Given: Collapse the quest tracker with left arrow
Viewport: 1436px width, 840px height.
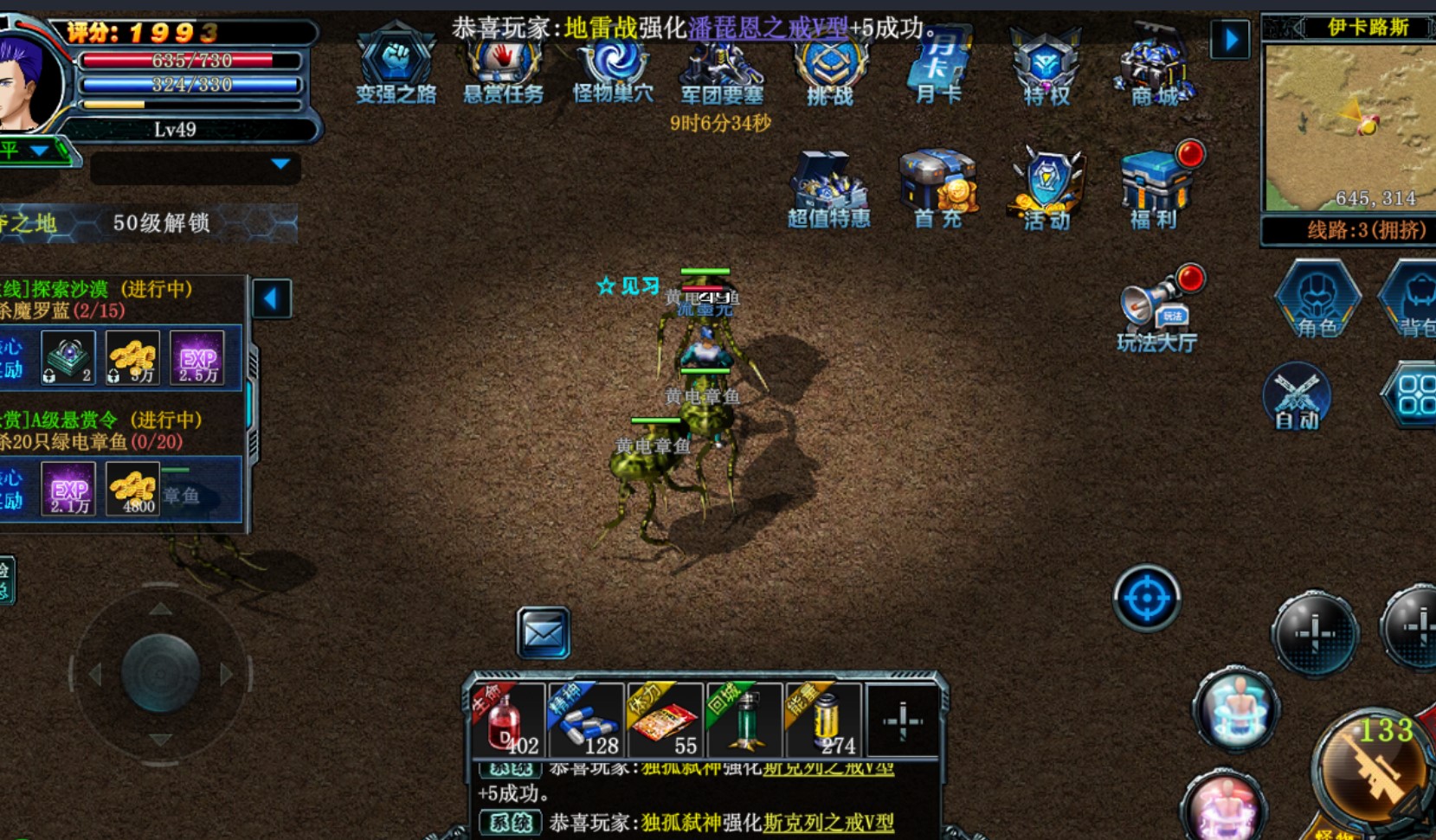Looking at the screenshot, I should tap(271, 299).
